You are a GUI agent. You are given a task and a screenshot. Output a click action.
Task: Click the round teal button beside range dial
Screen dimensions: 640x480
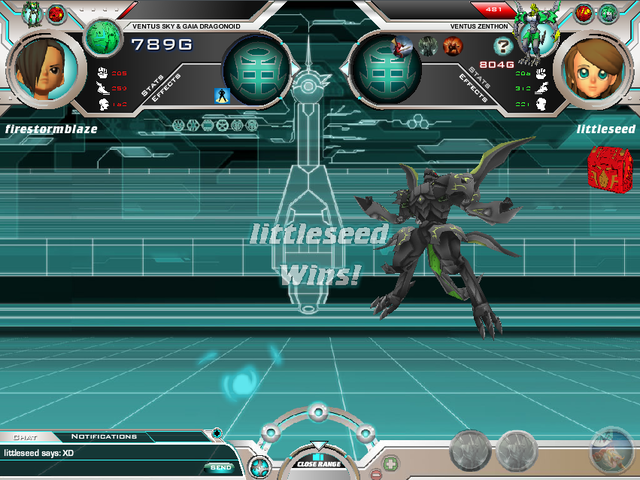(x=257, y=466)
